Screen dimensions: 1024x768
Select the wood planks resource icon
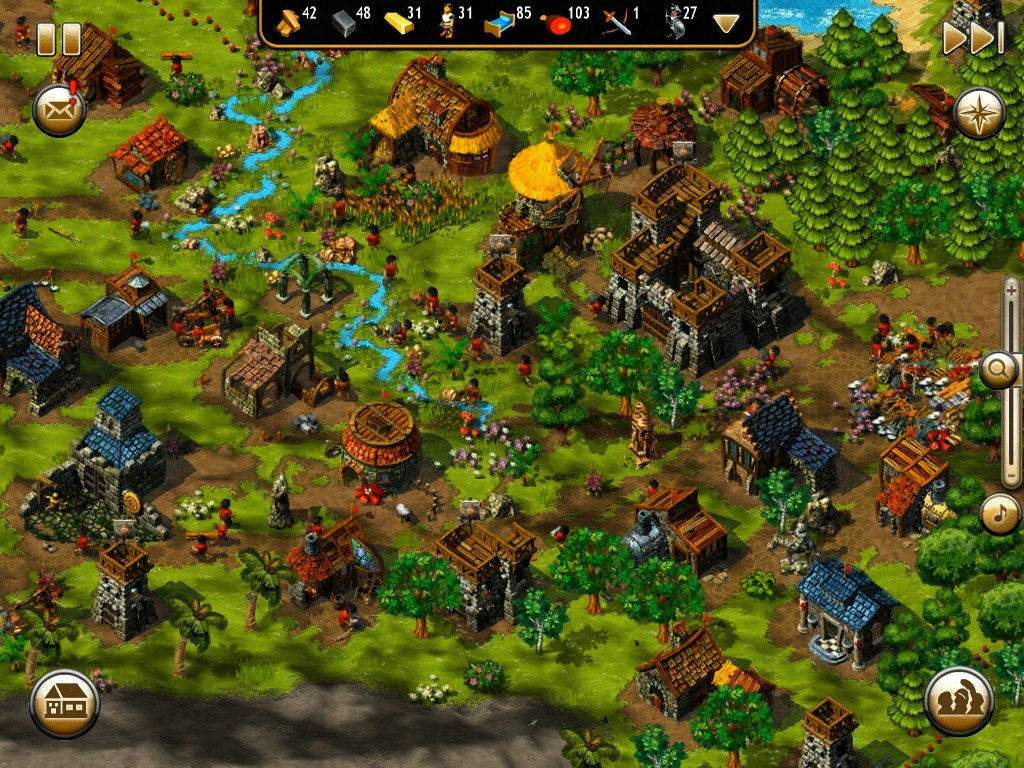pyautogui.click(x=288, y=22)
